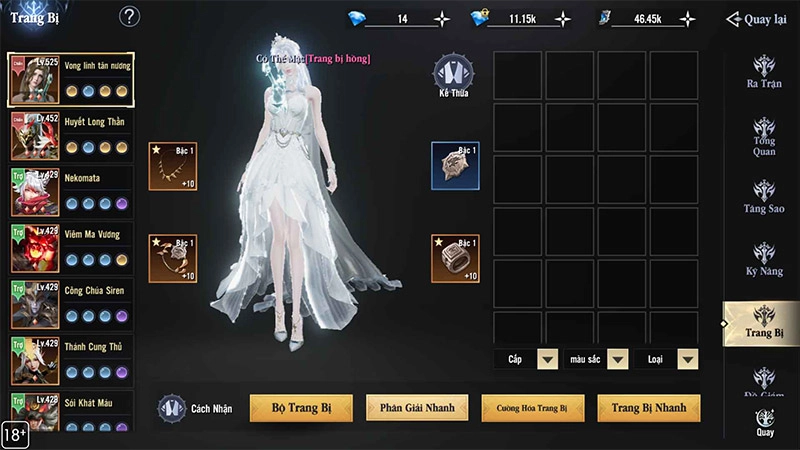Select the equipped necklace slot
The width and height of the screenshot is (800, 450).
click(173, 166)
